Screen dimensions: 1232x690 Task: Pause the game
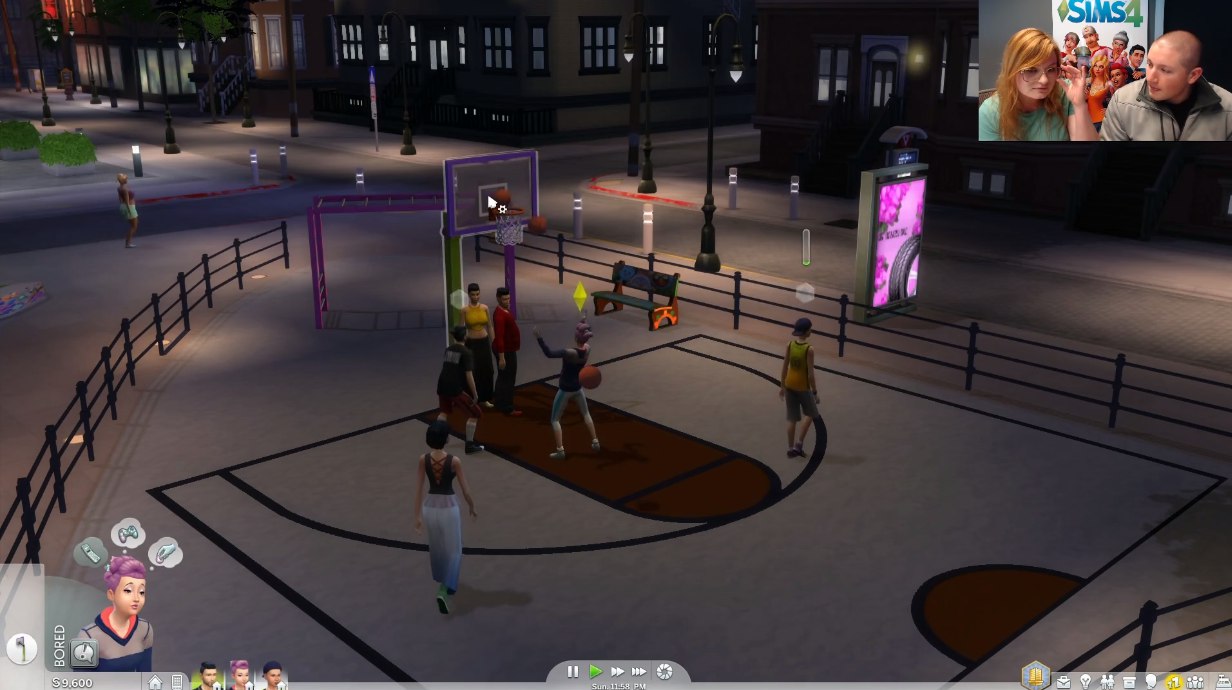[572, 672]
